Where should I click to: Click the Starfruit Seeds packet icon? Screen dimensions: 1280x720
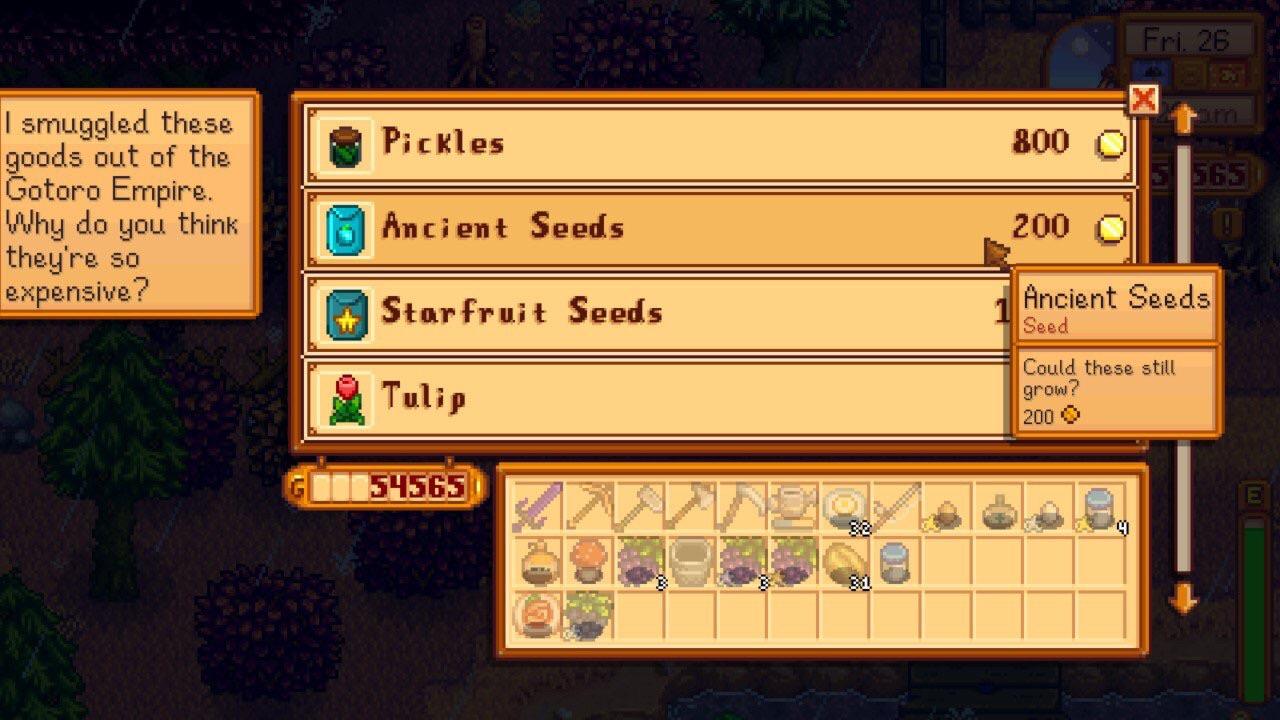345,311
